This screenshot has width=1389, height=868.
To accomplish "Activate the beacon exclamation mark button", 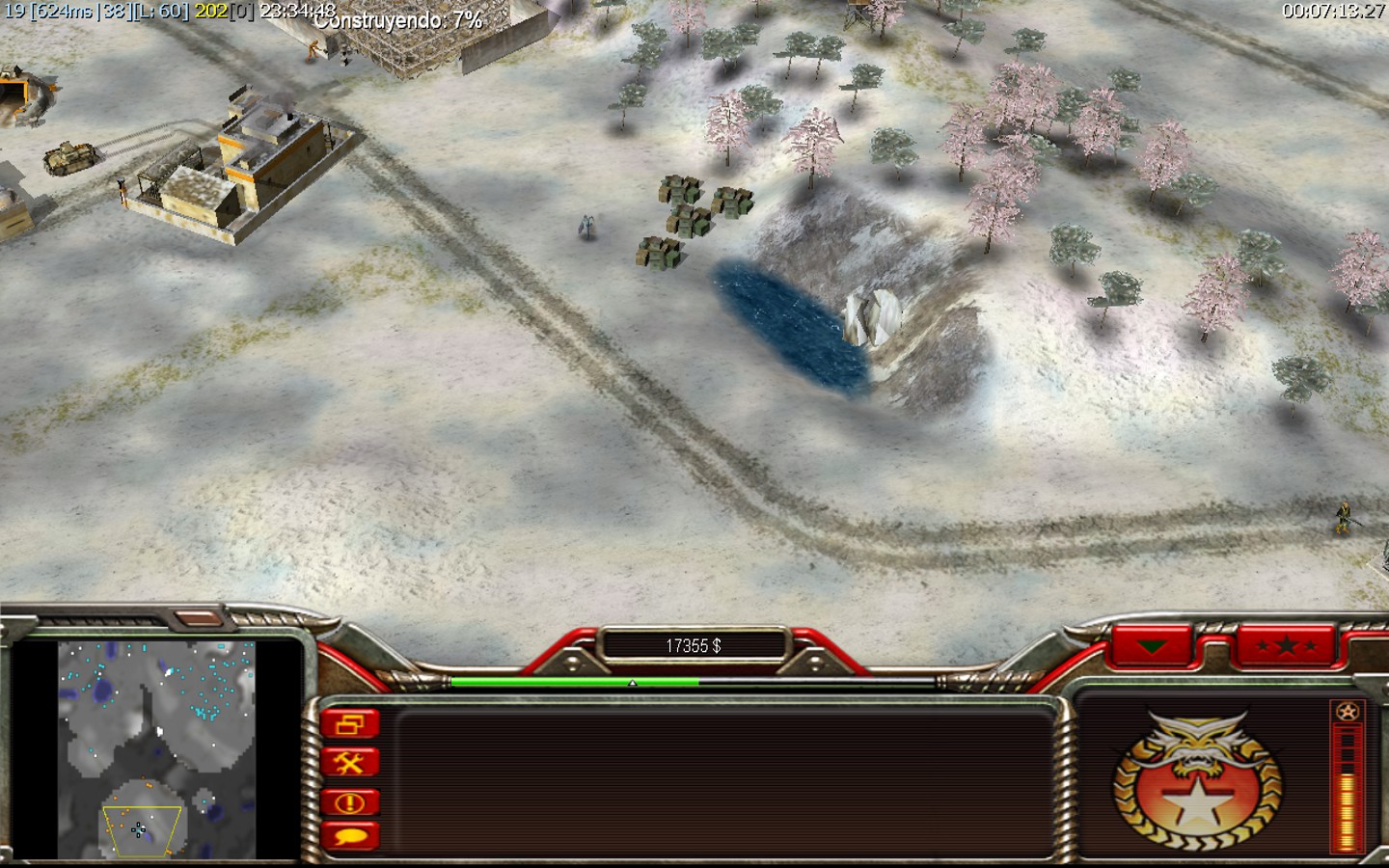I will tap(349, 801).
